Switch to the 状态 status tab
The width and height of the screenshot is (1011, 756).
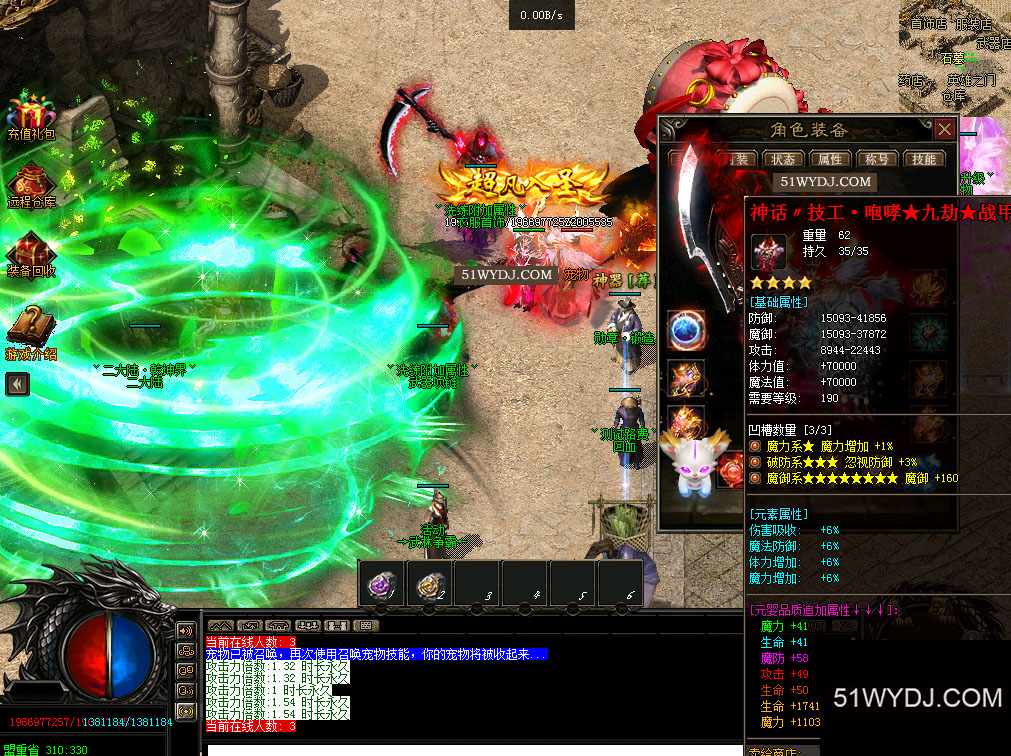[x=784, y=159]
